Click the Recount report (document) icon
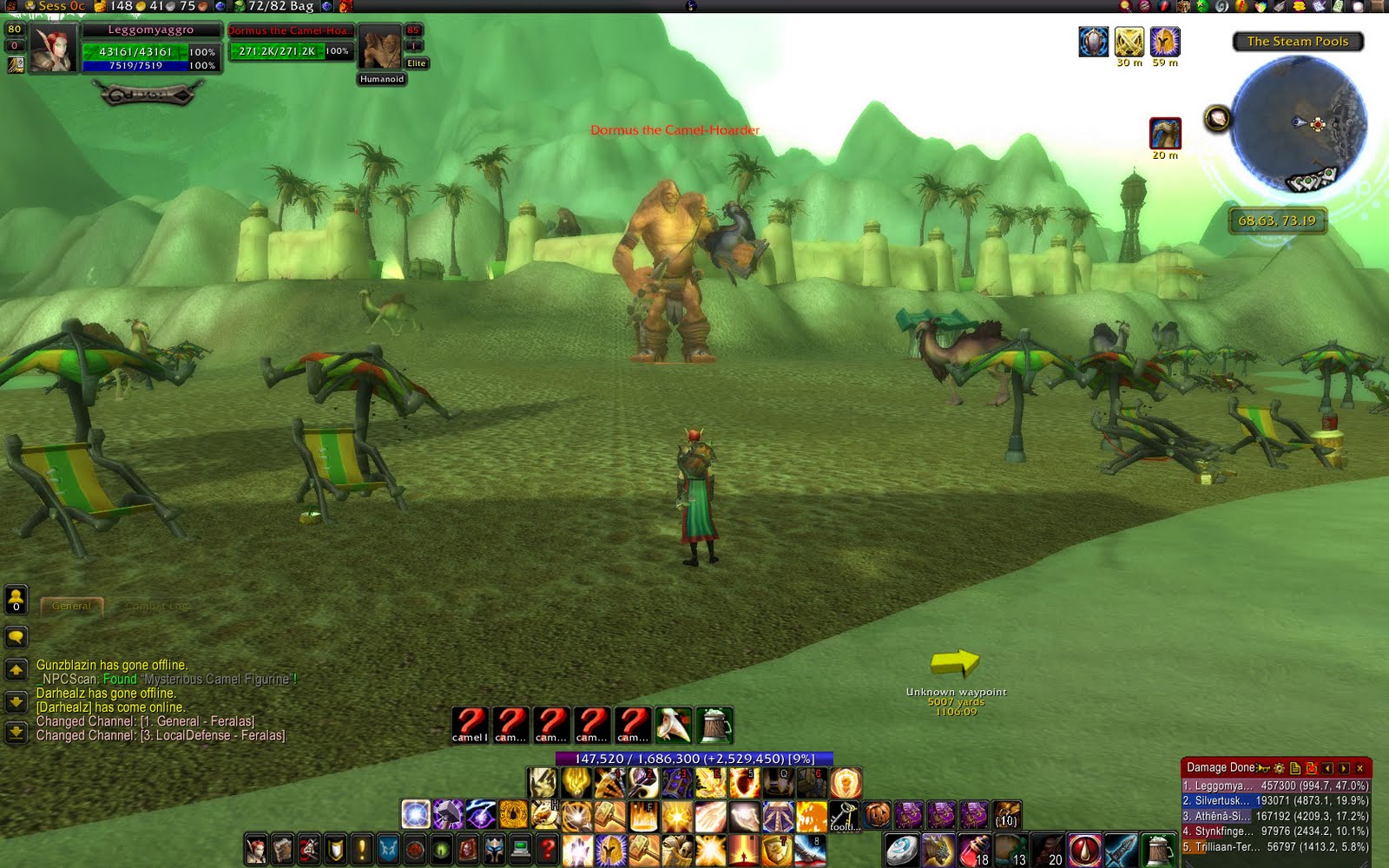The width and height of the screenshot is (1389, 868). [1294, 767]
